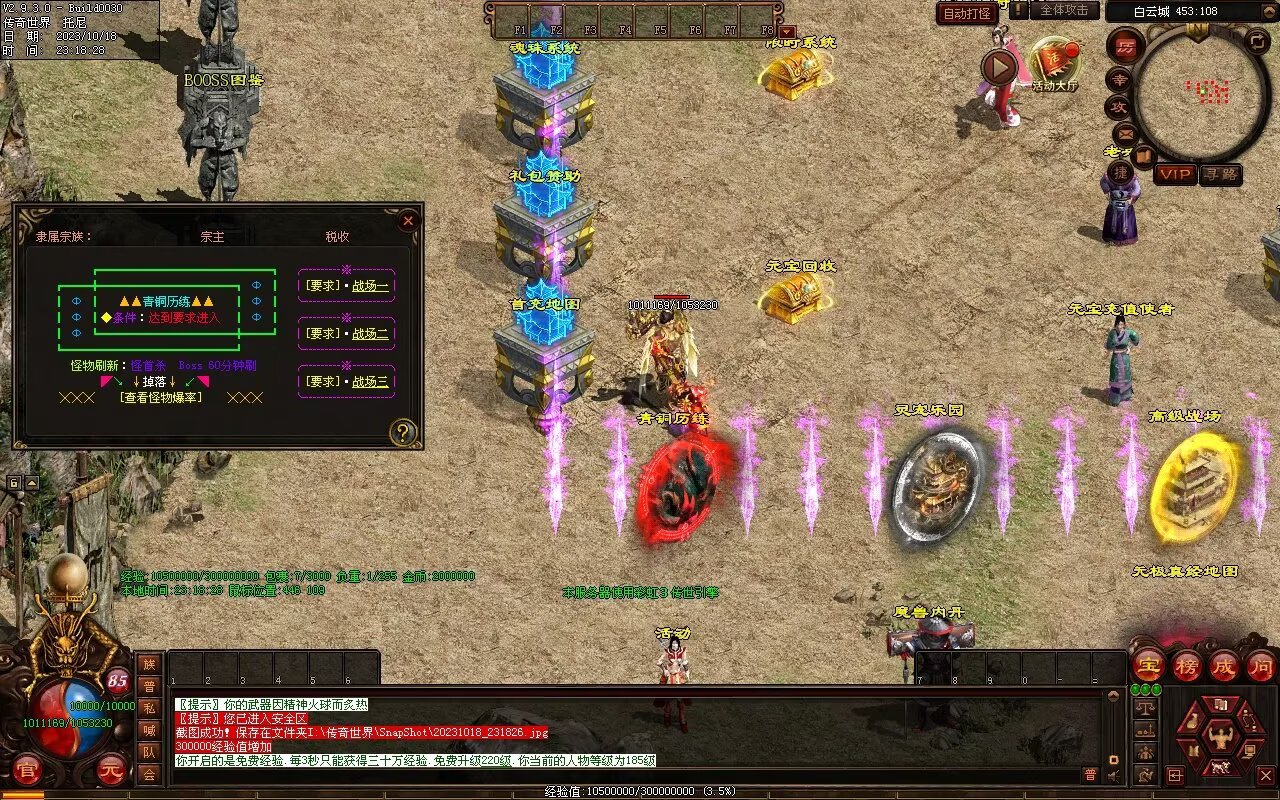
Task: Open the character figure icon in the hexagon menu
Action: coord(1220,737)
